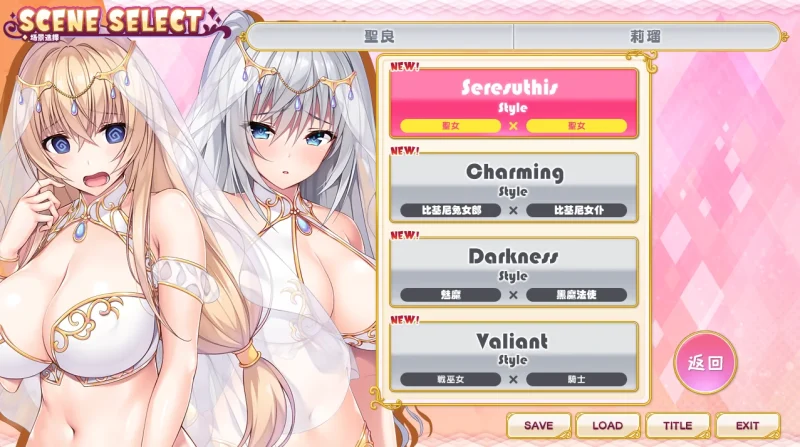
Task: Open the LOAD menu
Action: [607, 425]
